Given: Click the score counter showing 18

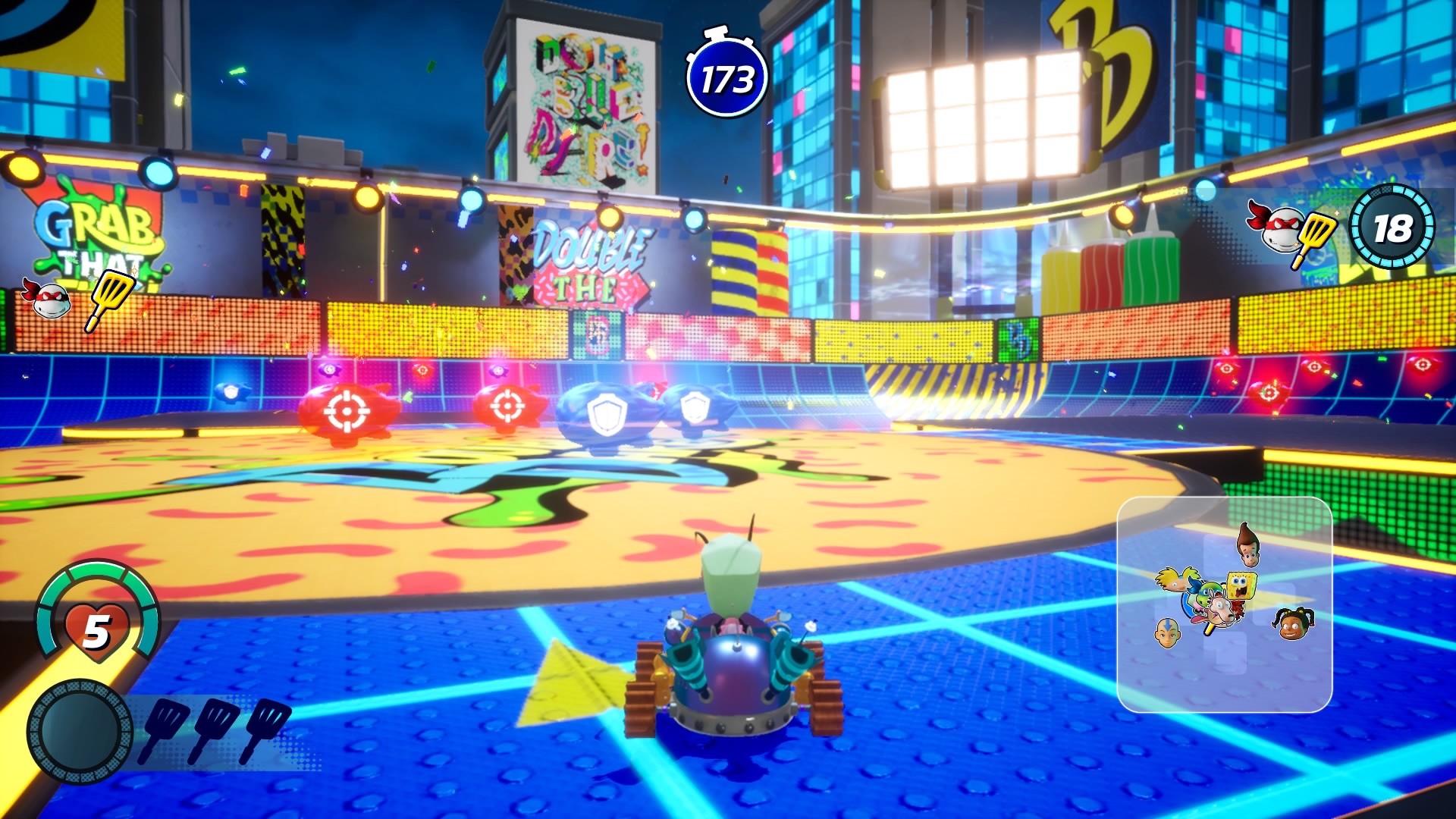Looking at the screenshot, I should [1394, 227].
